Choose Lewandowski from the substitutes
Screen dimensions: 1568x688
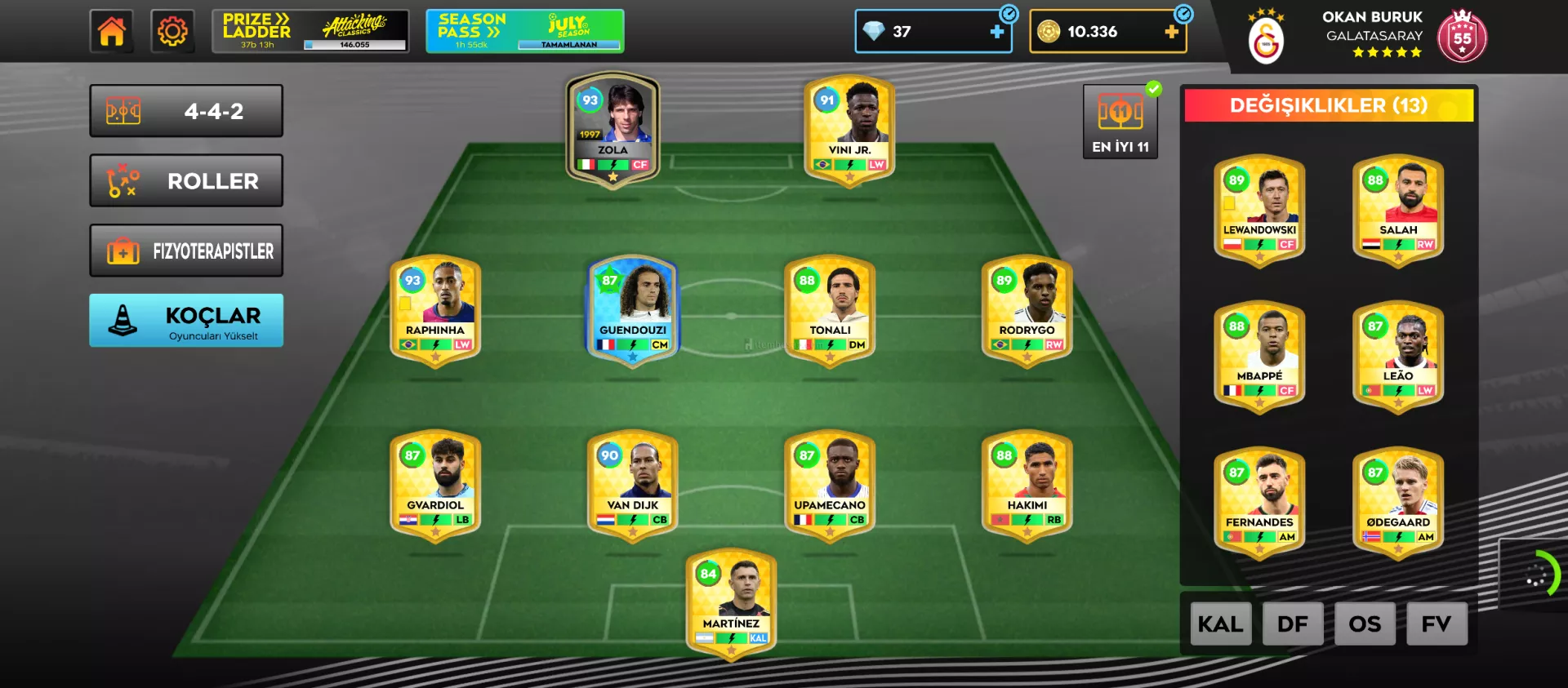tap(1259, 210)
